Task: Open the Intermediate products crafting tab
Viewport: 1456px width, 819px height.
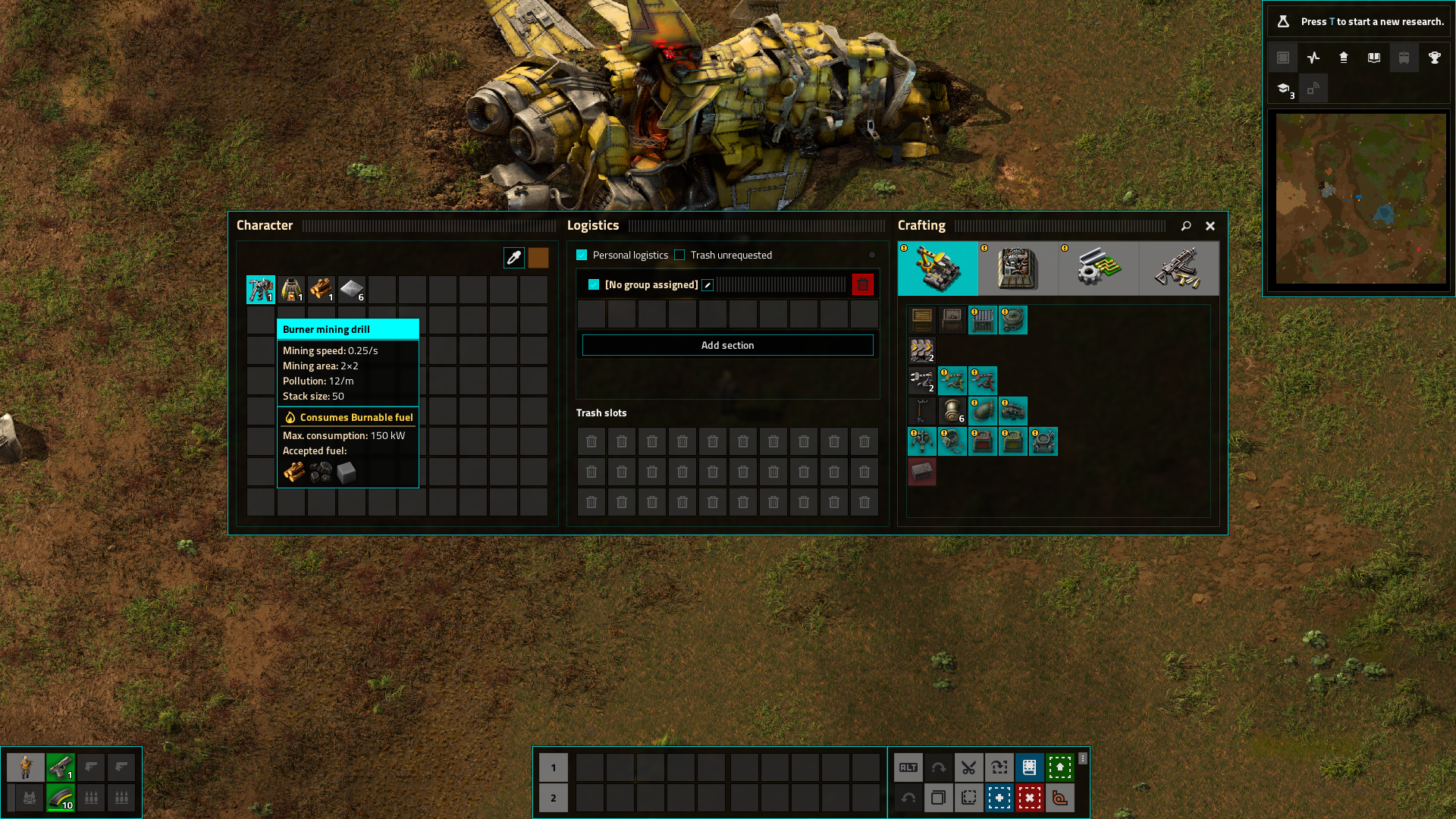Action: coord(1098,268)
